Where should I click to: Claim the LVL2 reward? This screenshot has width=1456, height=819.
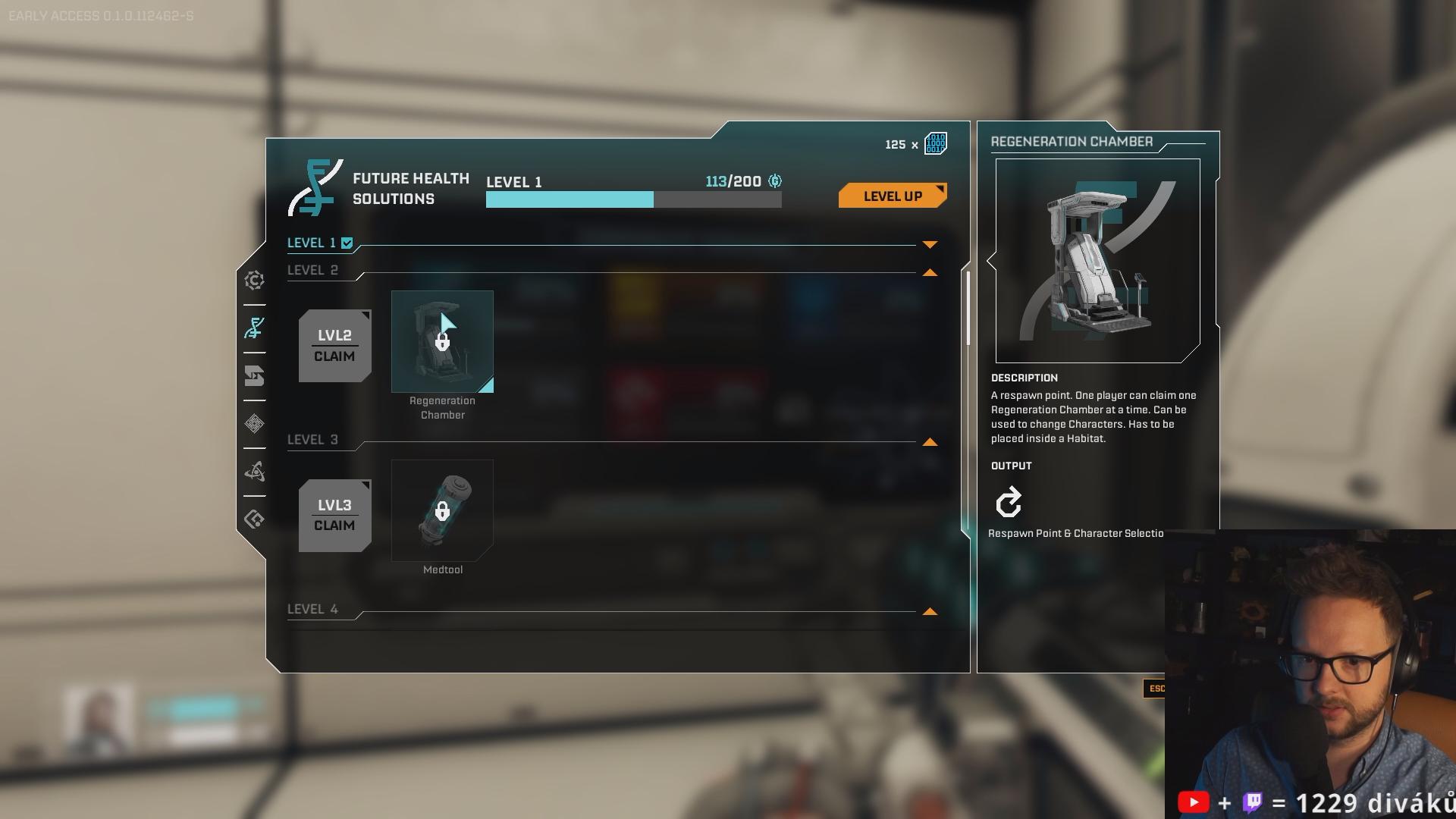[334, 346]
